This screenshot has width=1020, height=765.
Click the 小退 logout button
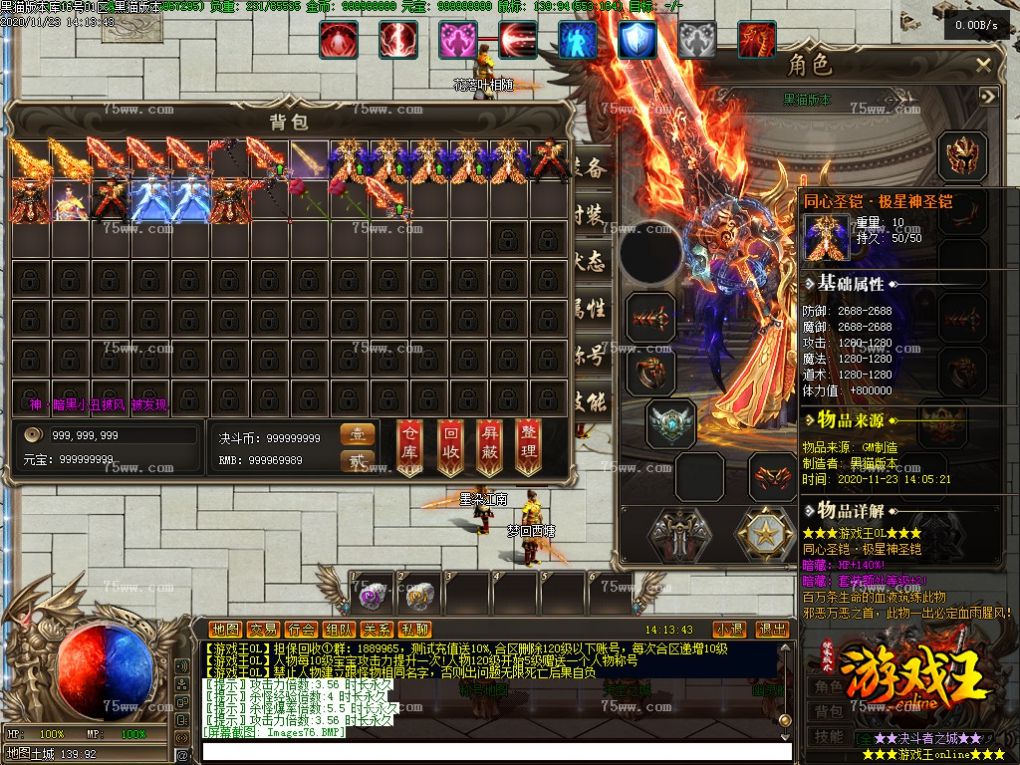[728, 629]
